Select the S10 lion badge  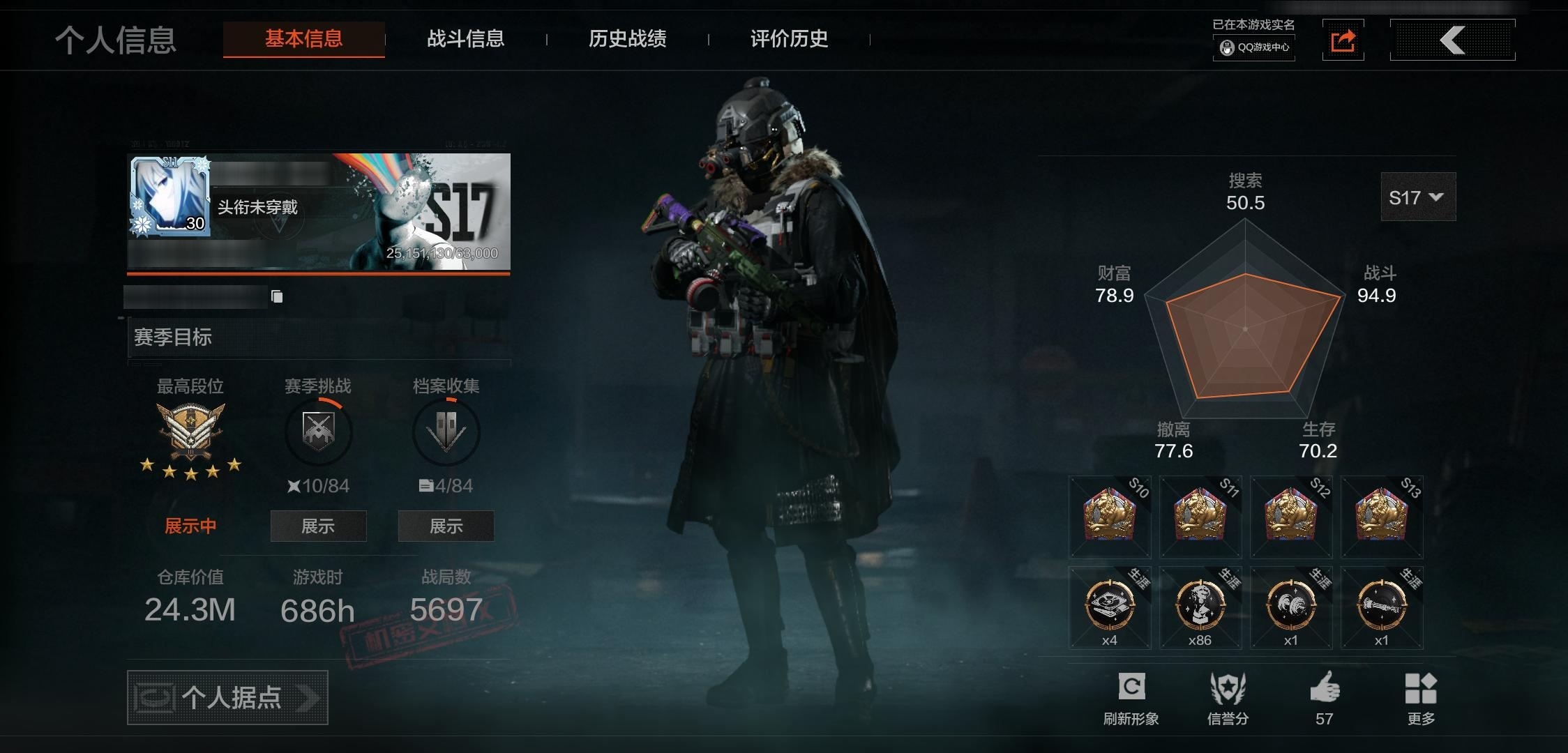[1110, 517]
